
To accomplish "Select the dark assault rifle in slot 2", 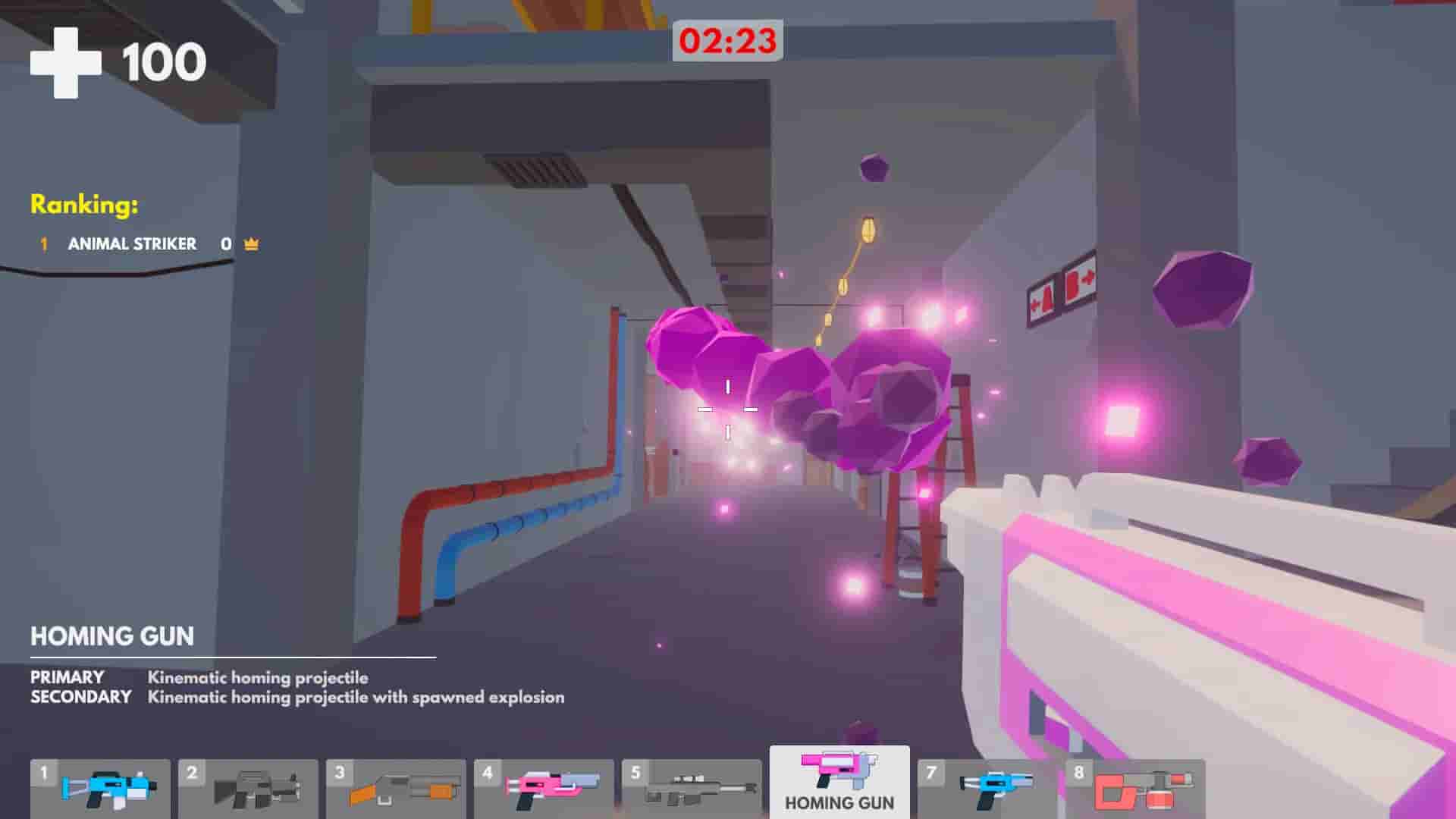I will click(250, 789).
